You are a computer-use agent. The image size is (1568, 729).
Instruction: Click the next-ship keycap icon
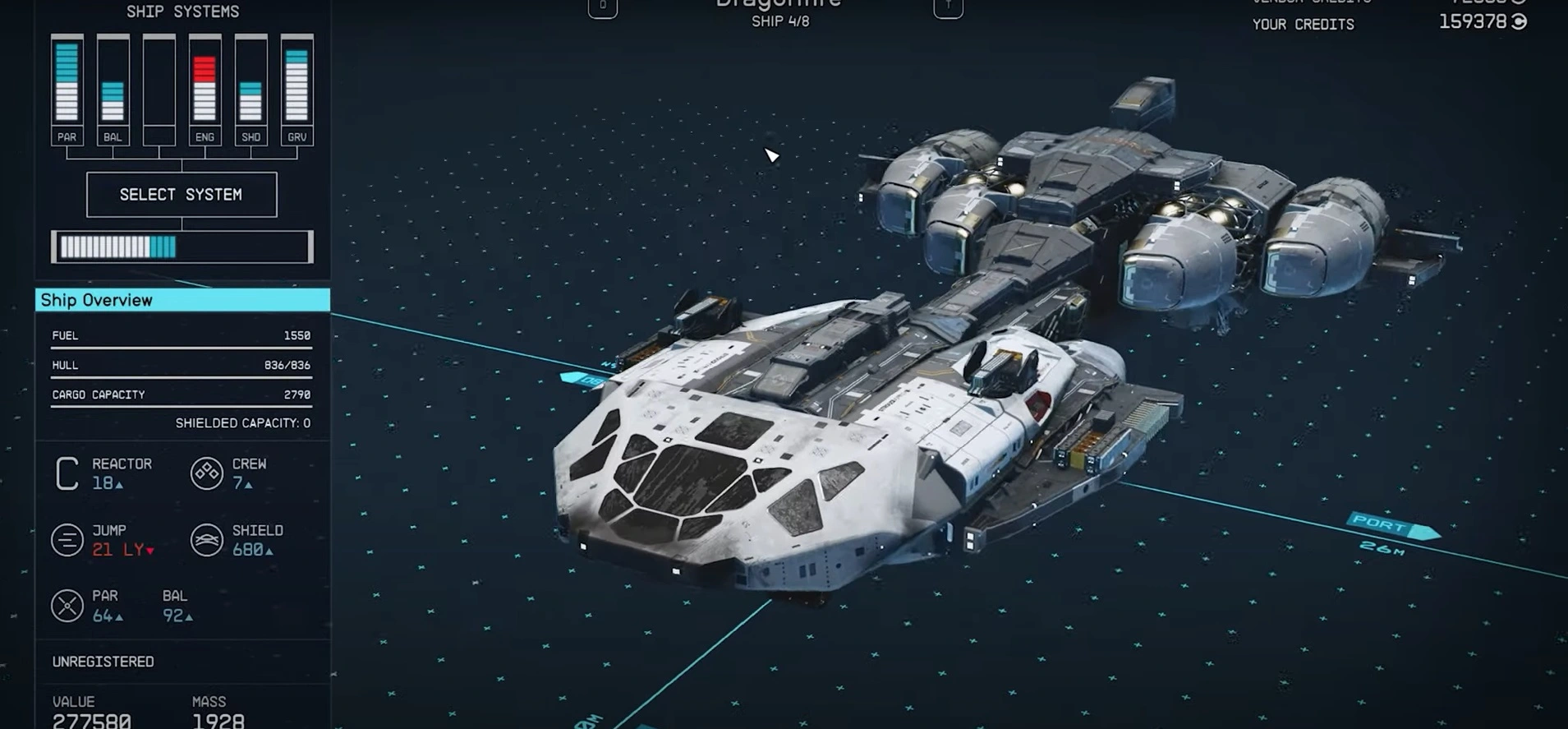948,7
